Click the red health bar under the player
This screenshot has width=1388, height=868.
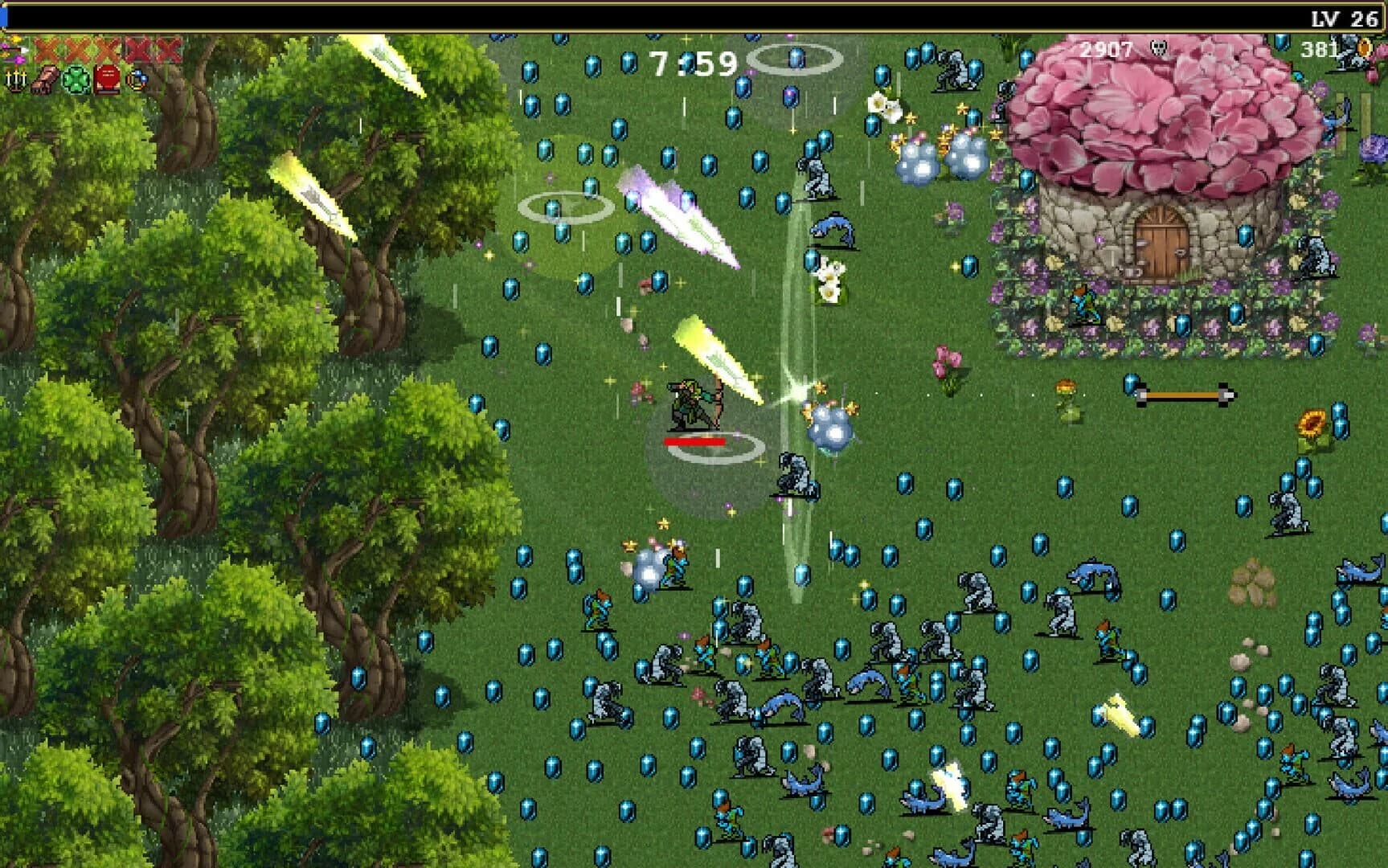click(x=696, y=441)
